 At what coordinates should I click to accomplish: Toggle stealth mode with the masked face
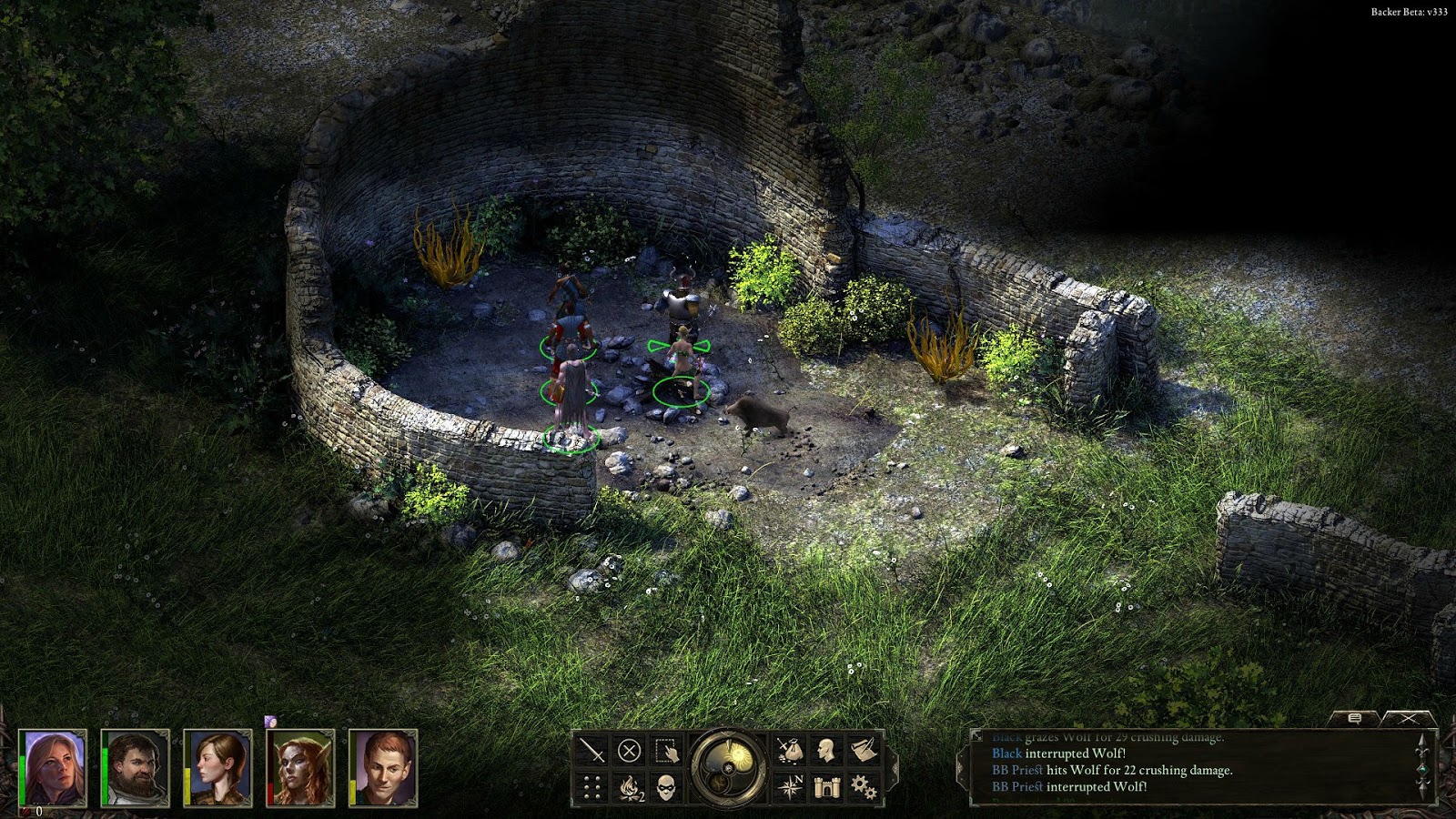(x=666, y=787)
